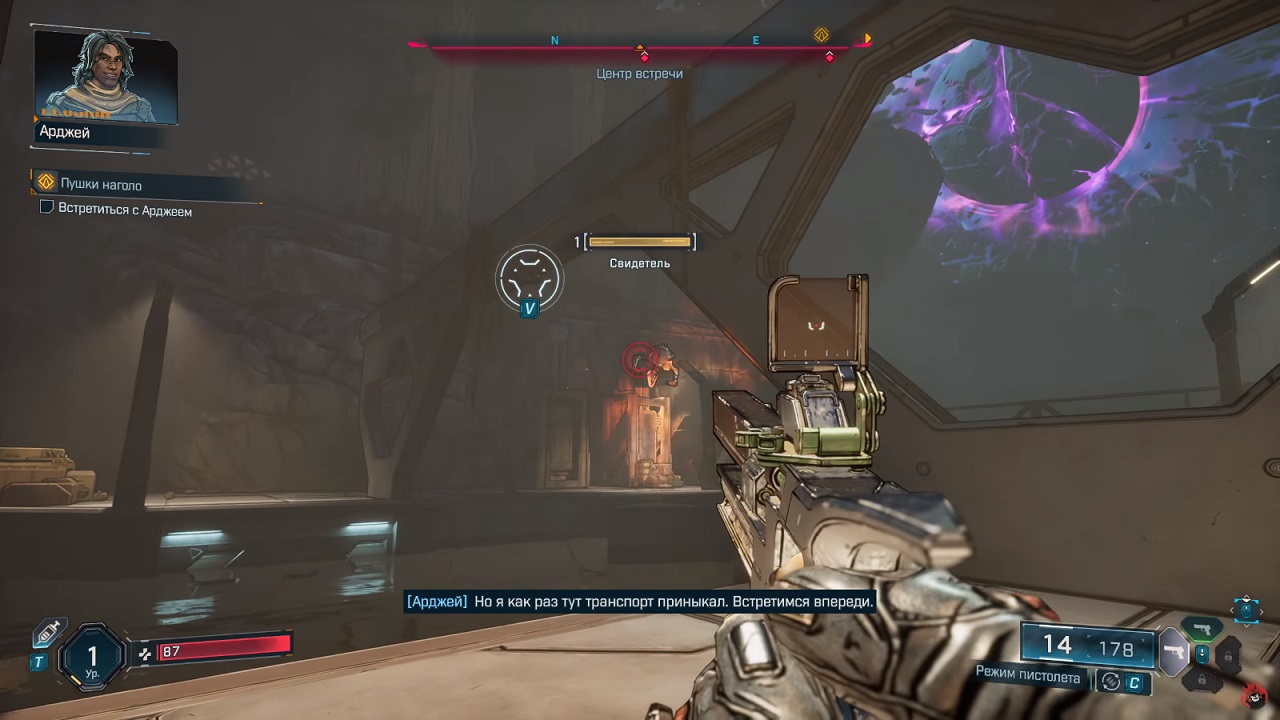
Task: Open the Пушки наголо quest tracker
Action: pos(100,185)
